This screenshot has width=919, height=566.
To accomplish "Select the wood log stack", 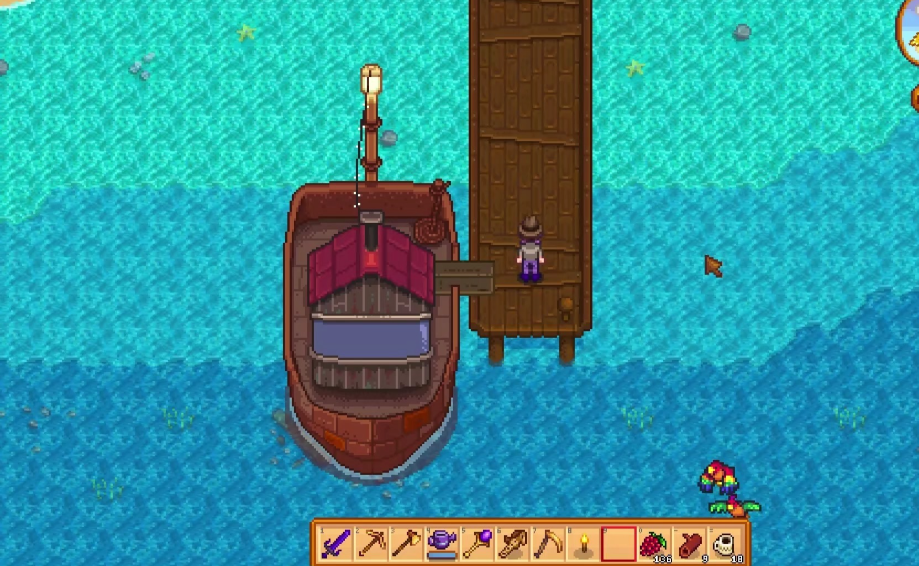I will click(688, 544).
